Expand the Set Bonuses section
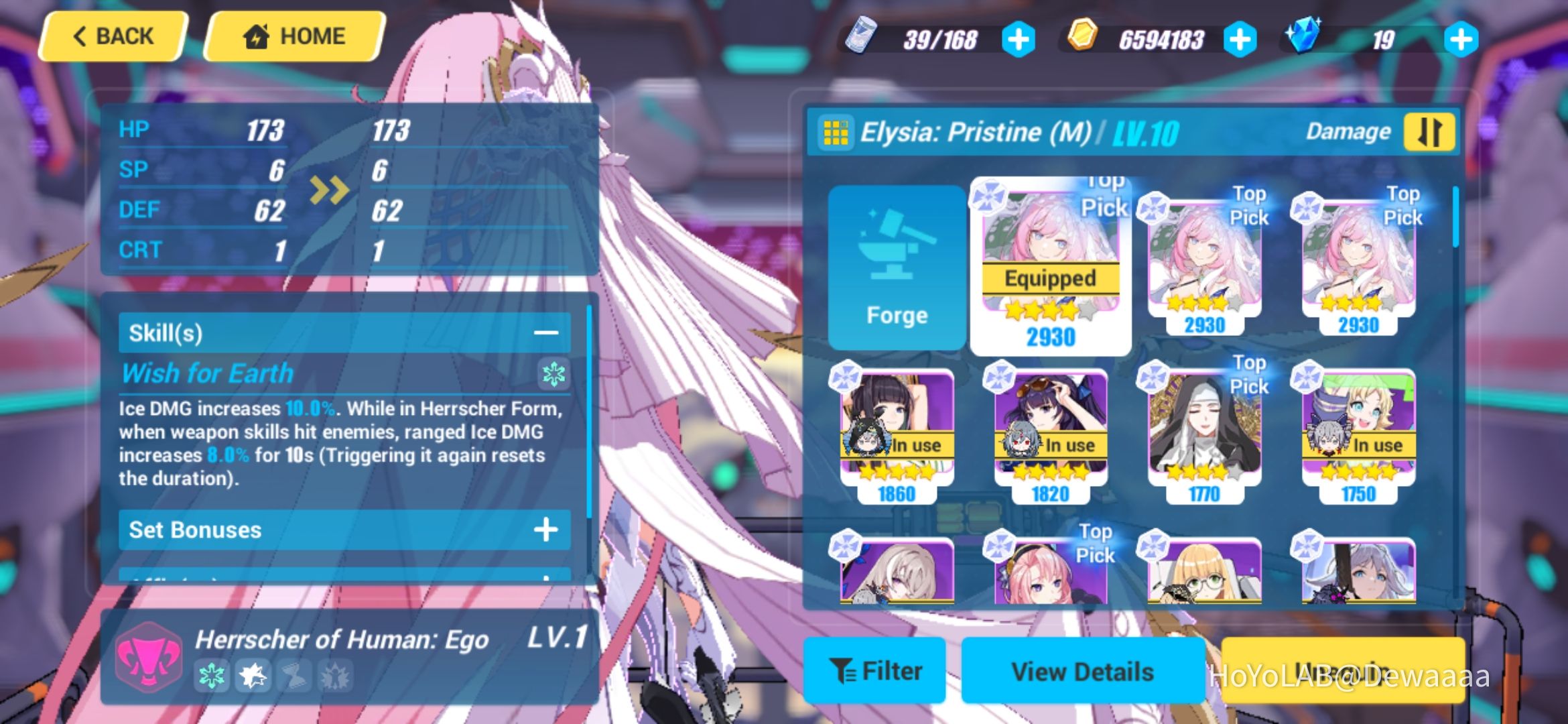 (545, 530)
